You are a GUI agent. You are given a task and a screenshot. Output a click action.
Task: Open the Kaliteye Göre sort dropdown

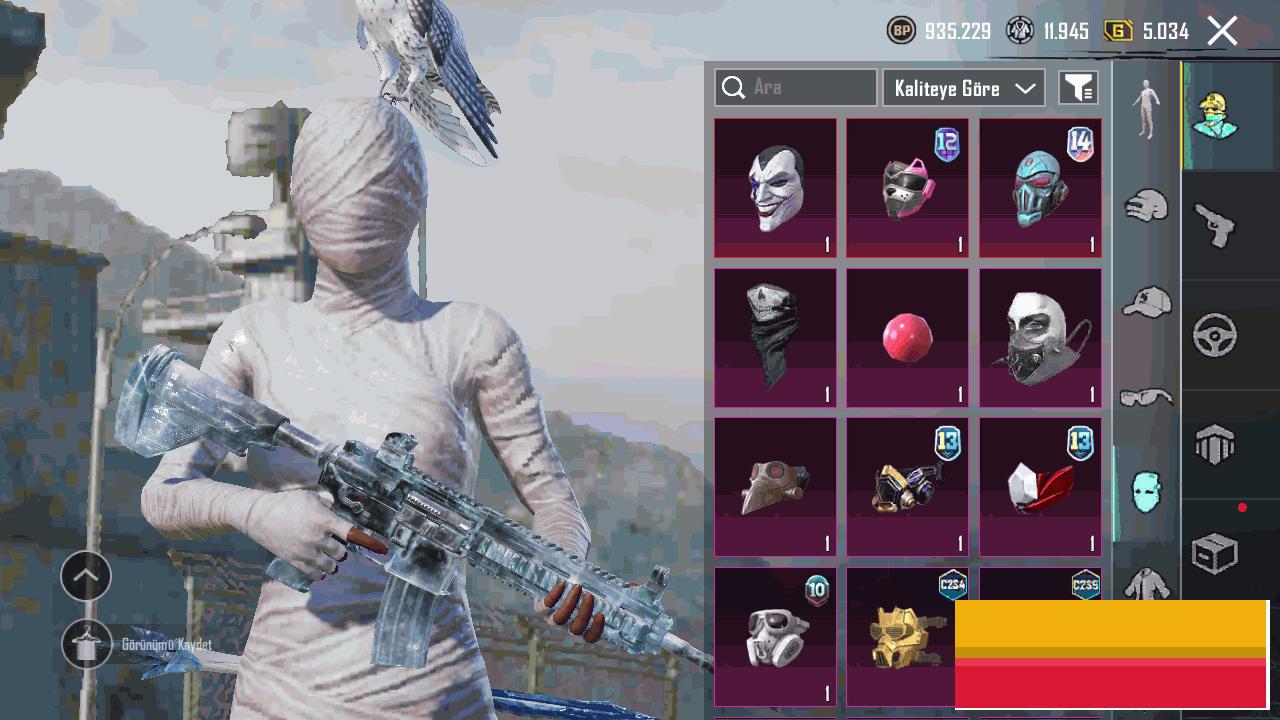tap(964, 88)
